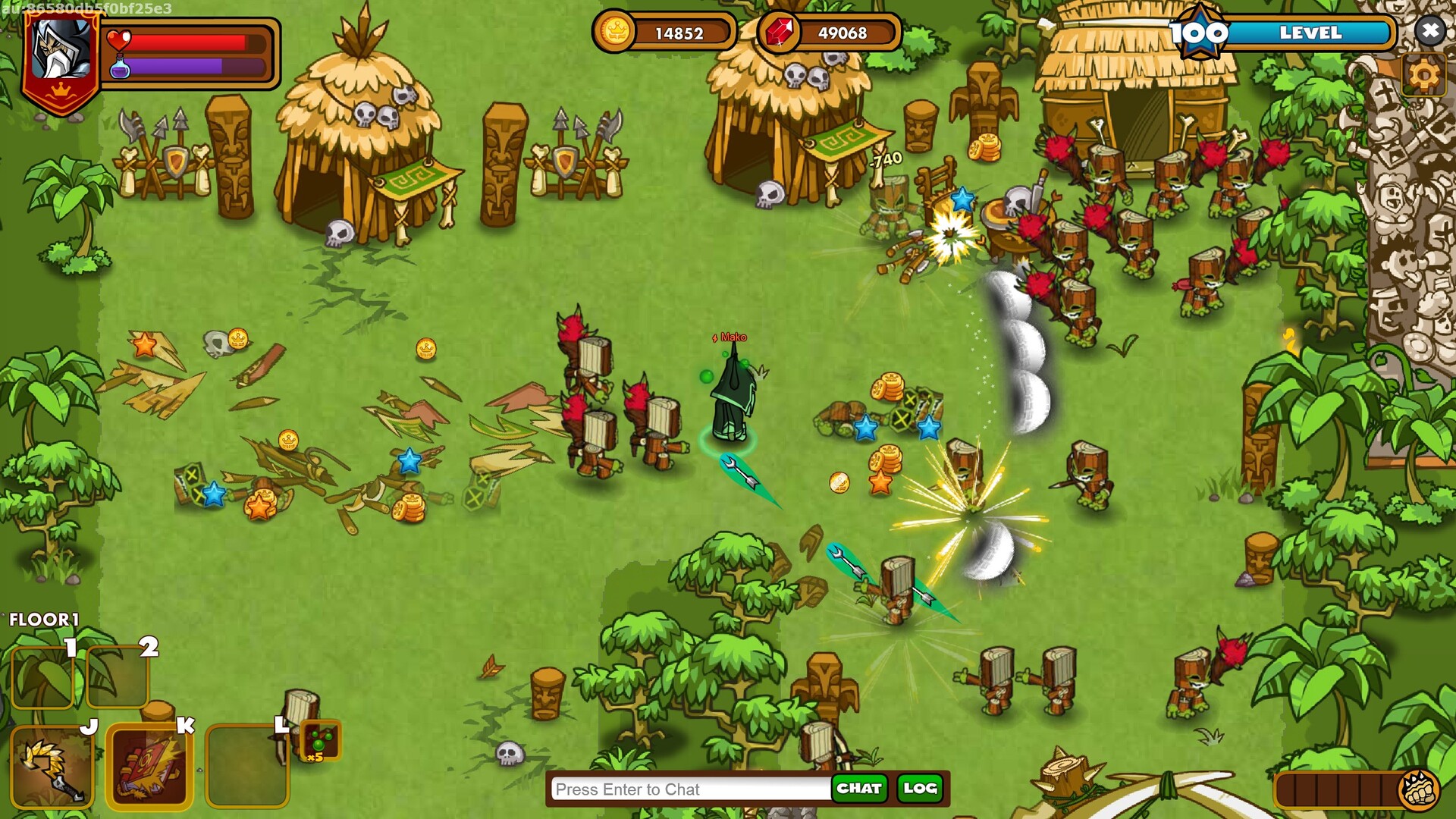
Task: Activate the spiked fist rage ability
Action: [1419, 790]
